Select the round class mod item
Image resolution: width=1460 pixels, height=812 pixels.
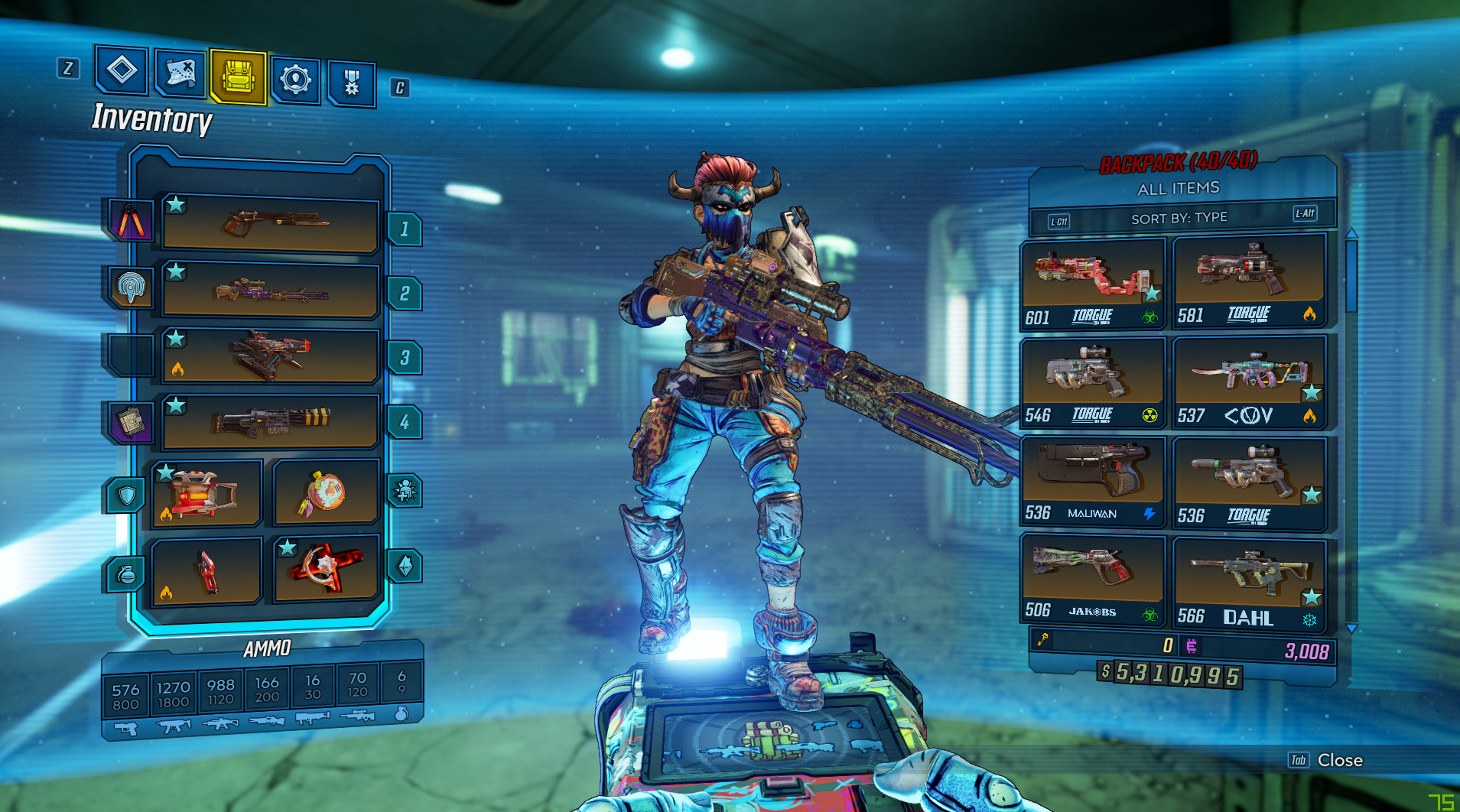coord(326,493)
